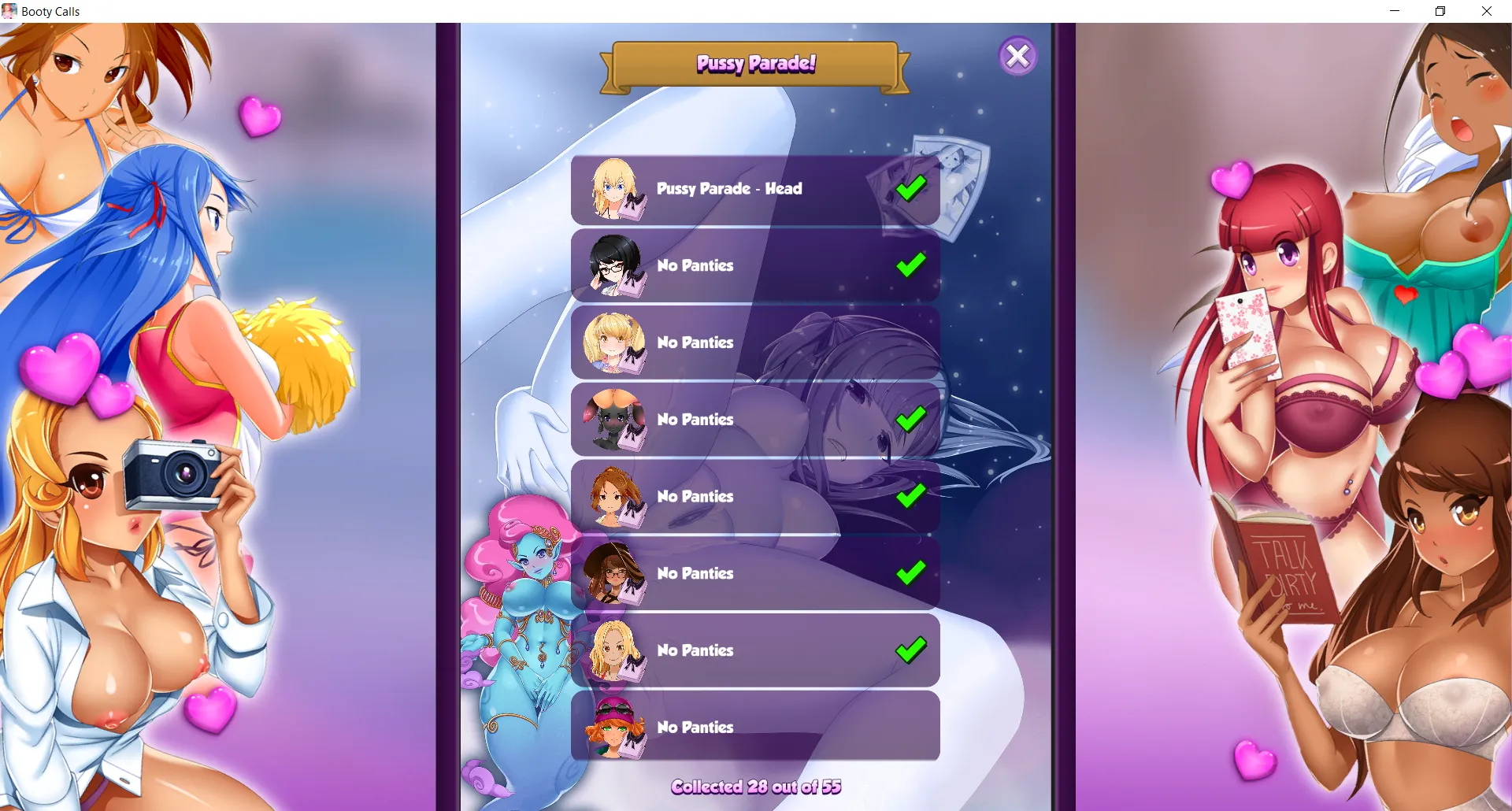Click the witch-hat girl's portrait icon
1512x811 pixels.
(616, 573)
